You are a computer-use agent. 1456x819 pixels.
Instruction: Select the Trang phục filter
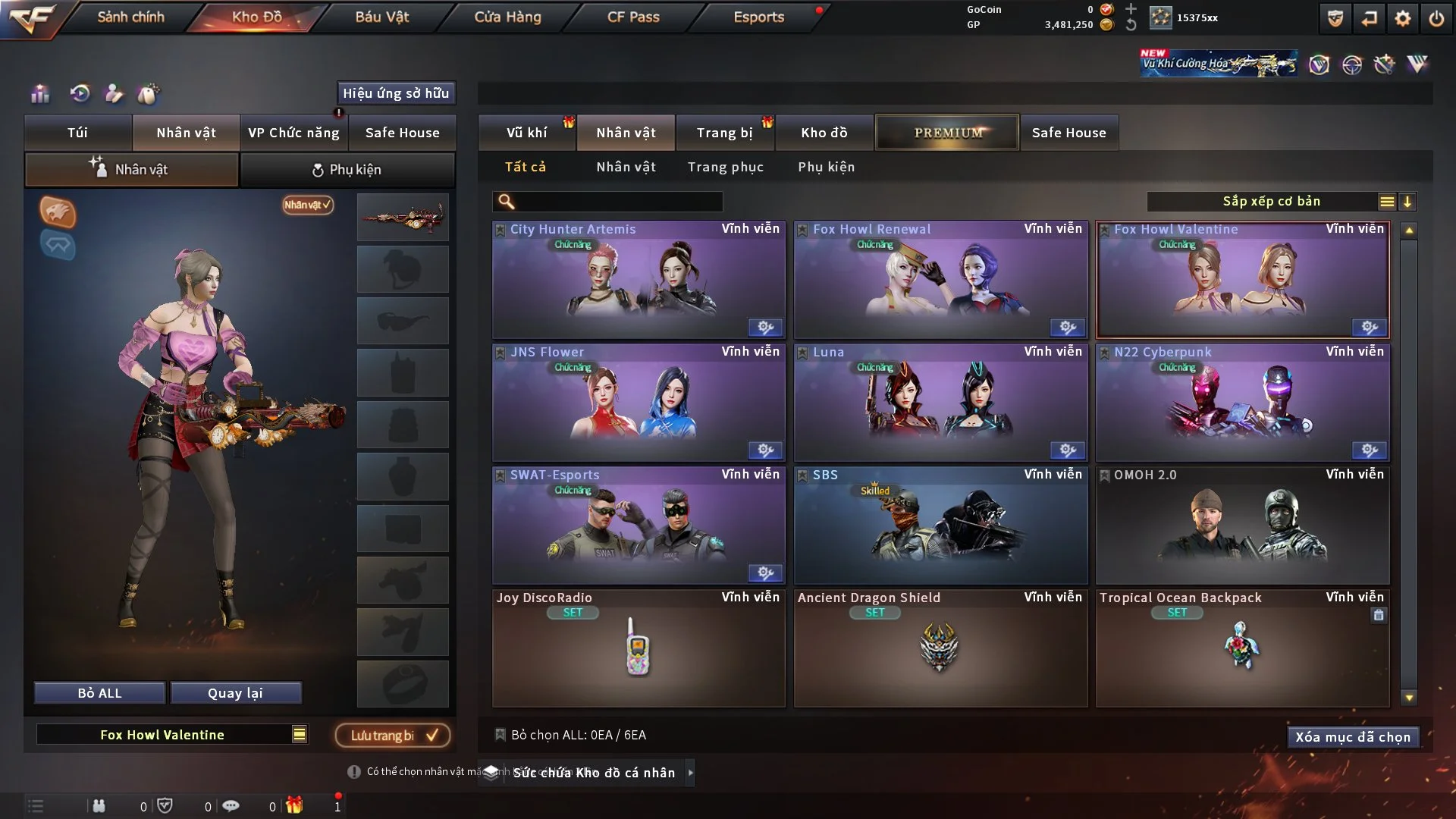[x=725, y=167]
